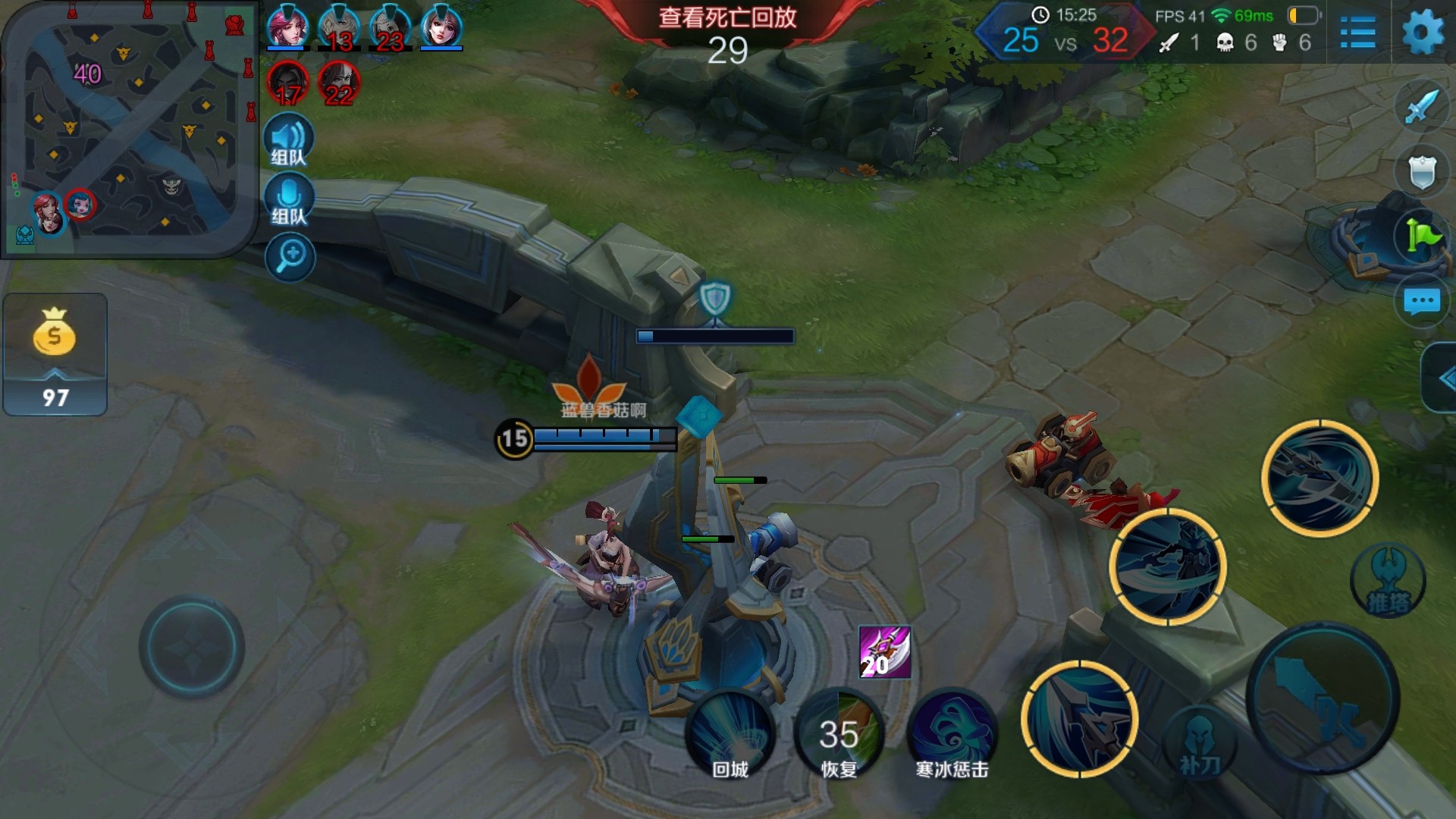Tap the basic attack button

(1323, 698)
